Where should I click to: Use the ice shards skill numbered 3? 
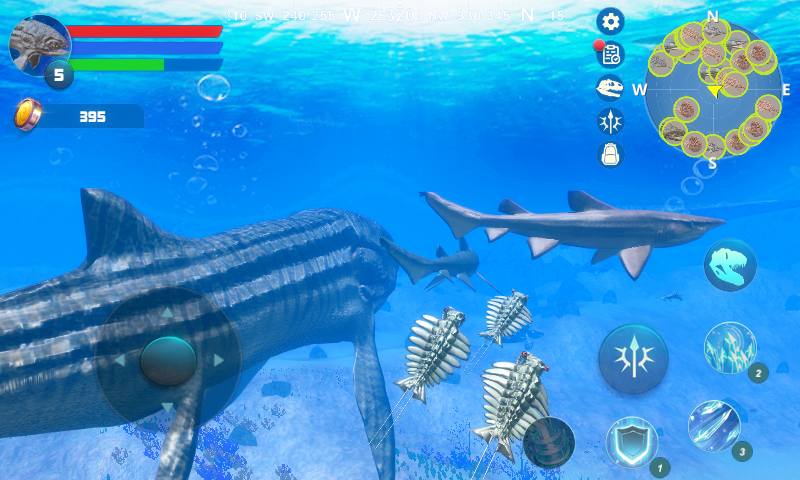[714, 426]
